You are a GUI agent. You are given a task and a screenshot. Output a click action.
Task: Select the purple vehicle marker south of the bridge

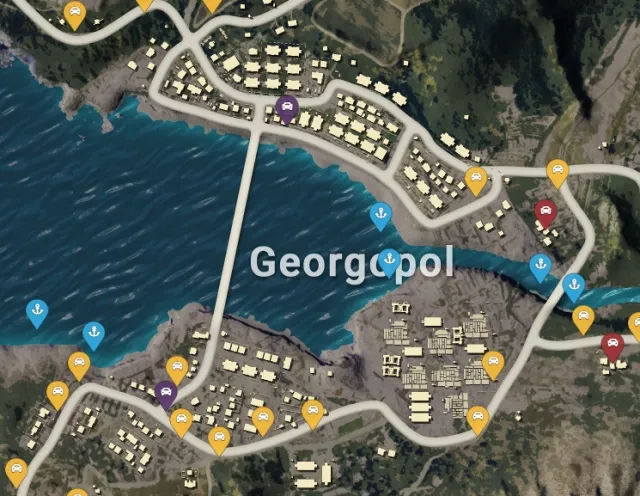[166, 392]
